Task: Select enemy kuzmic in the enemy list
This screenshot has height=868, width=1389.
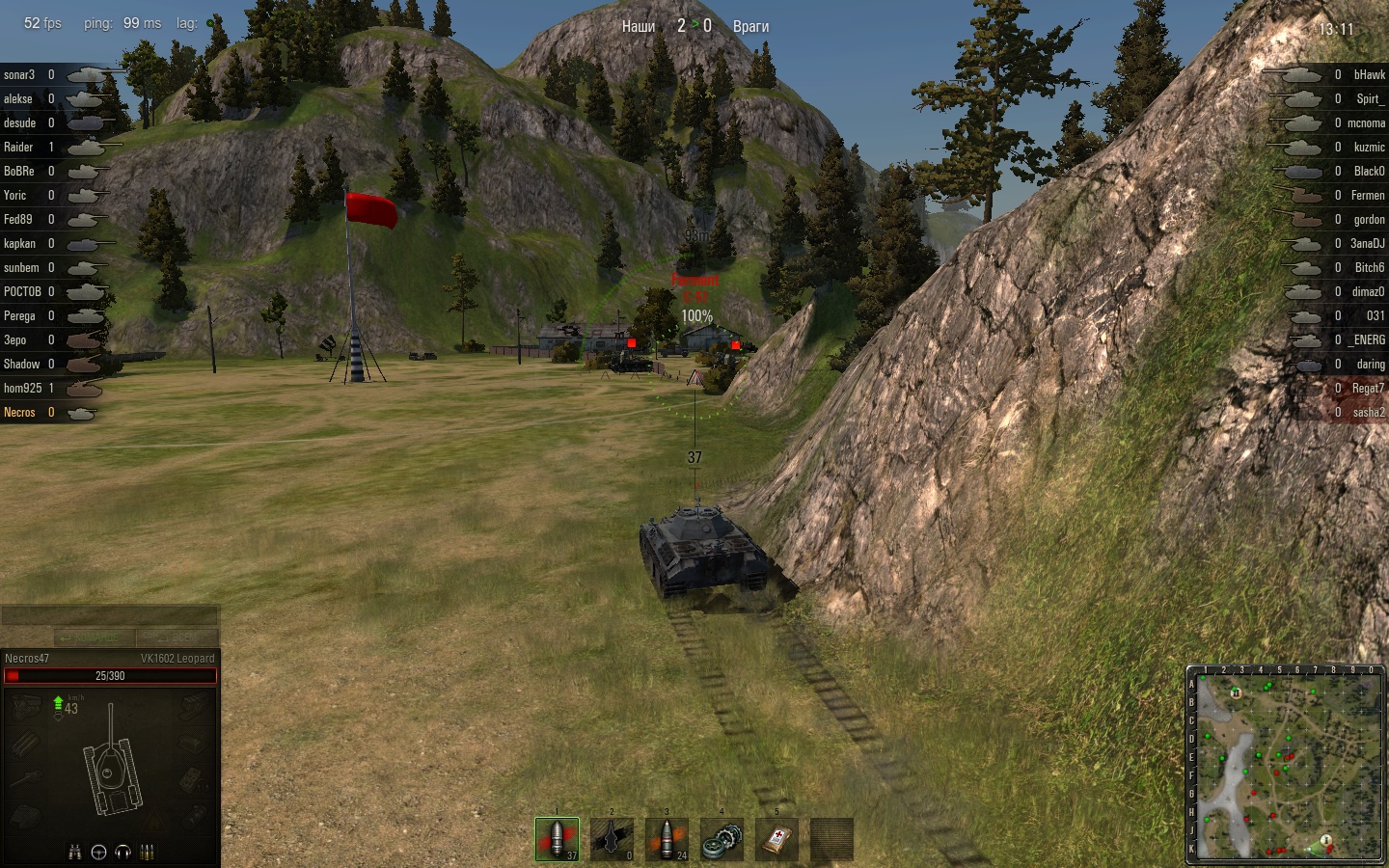Action: 1369,147
